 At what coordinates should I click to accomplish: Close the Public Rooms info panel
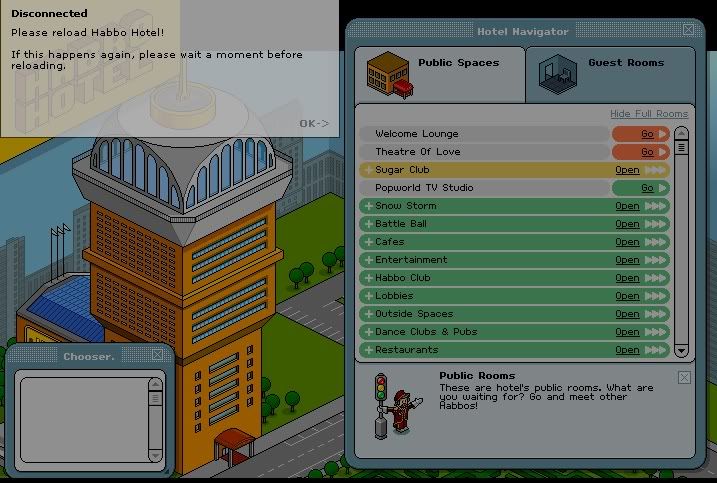pos(684,377)
